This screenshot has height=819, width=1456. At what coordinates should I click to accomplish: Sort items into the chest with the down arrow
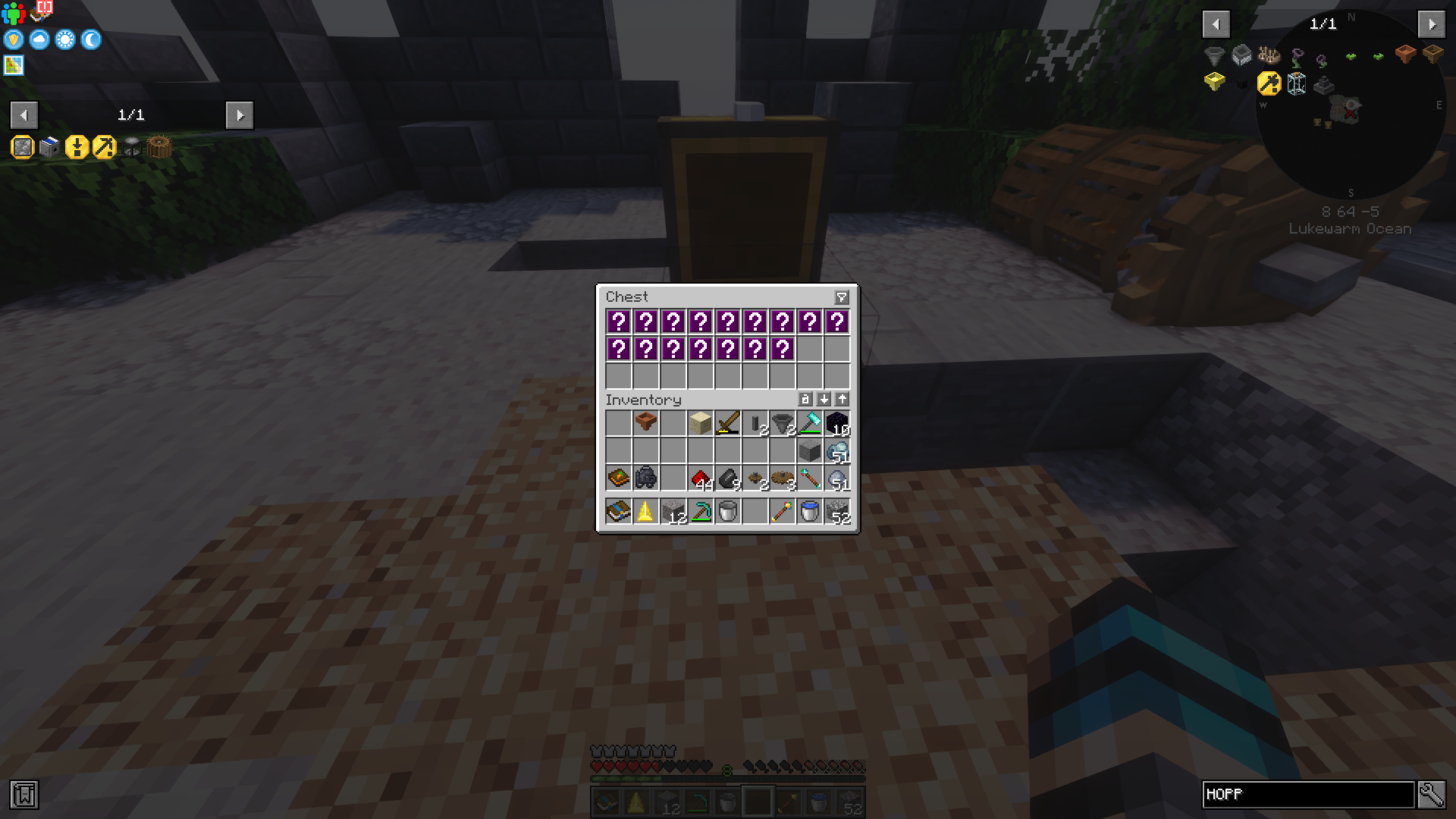pyautogui.click(x=824, y=400)
